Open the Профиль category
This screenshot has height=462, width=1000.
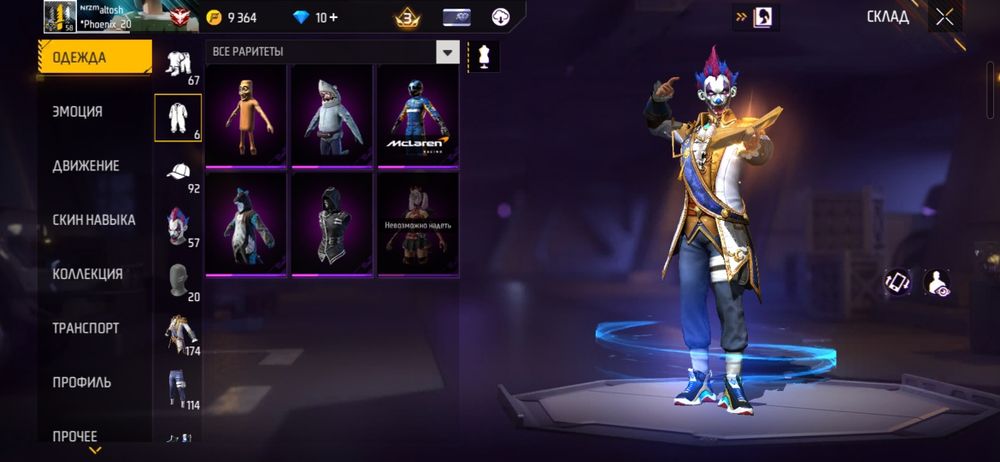click(82, 382)
